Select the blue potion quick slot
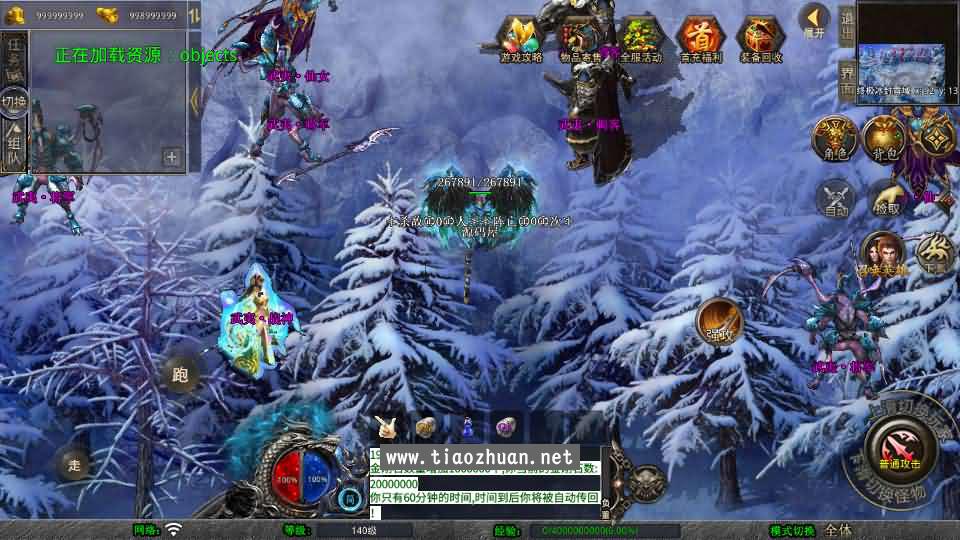The height and width of the screenshot is (540, 960). pos(468,427)
